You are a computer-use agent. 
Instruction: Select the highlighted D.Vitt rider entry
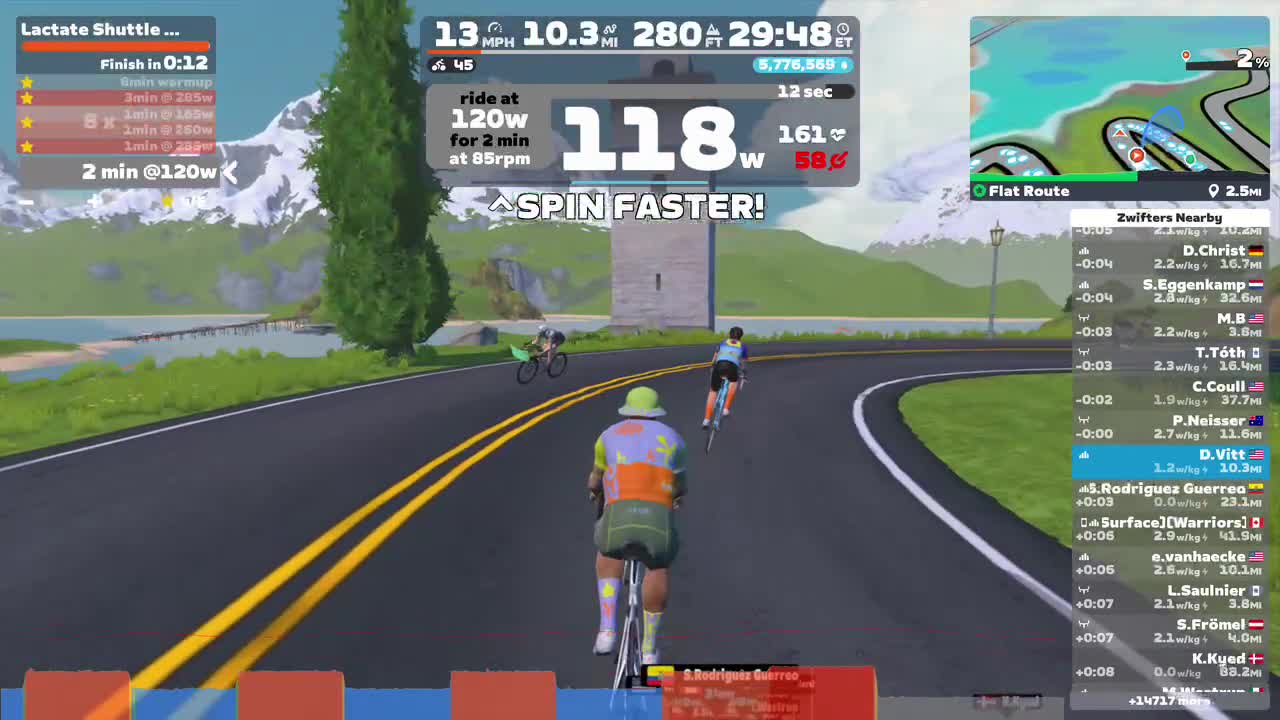pyautogui.click(x=1170, y=461)
